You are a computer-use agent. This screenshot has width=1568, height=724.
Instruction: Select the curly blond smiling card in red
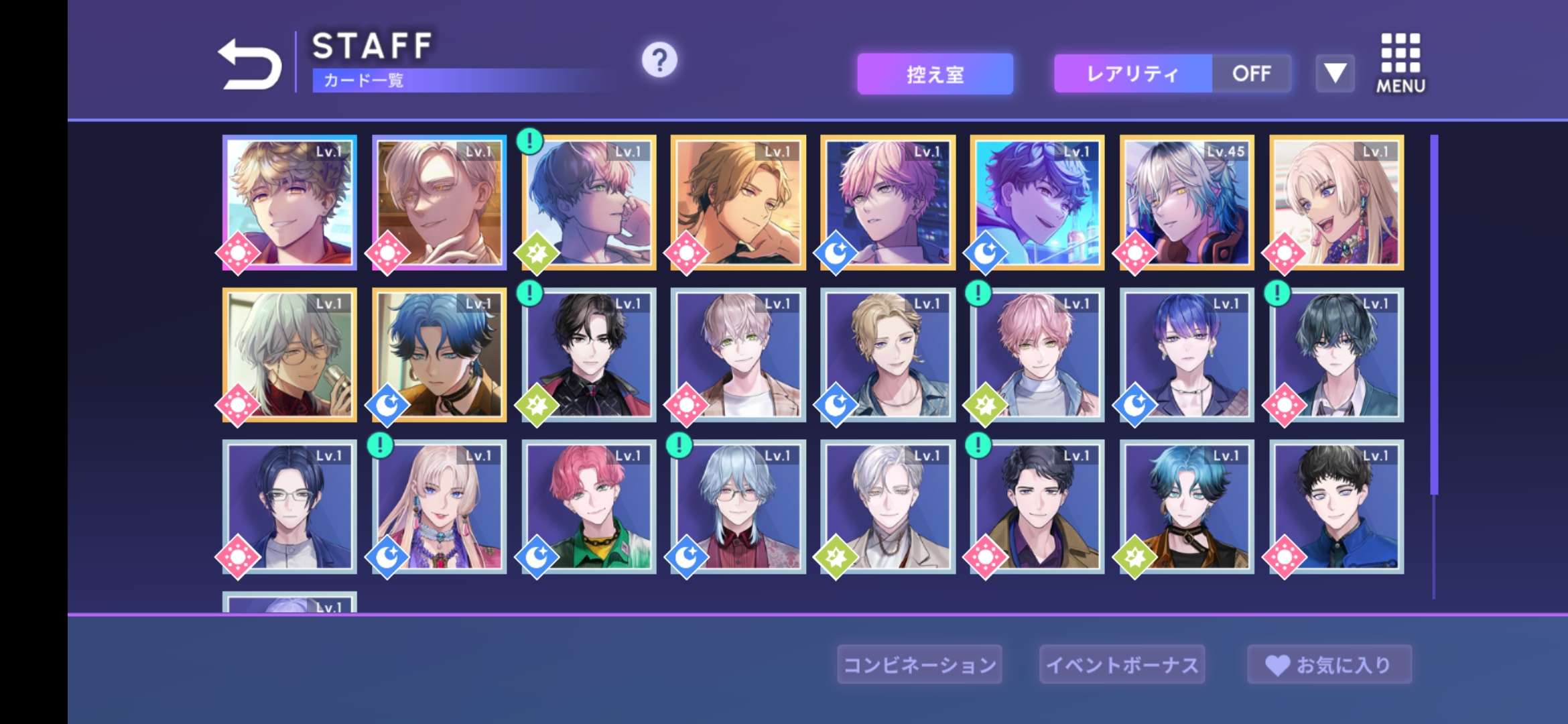[x=289, y=202]
